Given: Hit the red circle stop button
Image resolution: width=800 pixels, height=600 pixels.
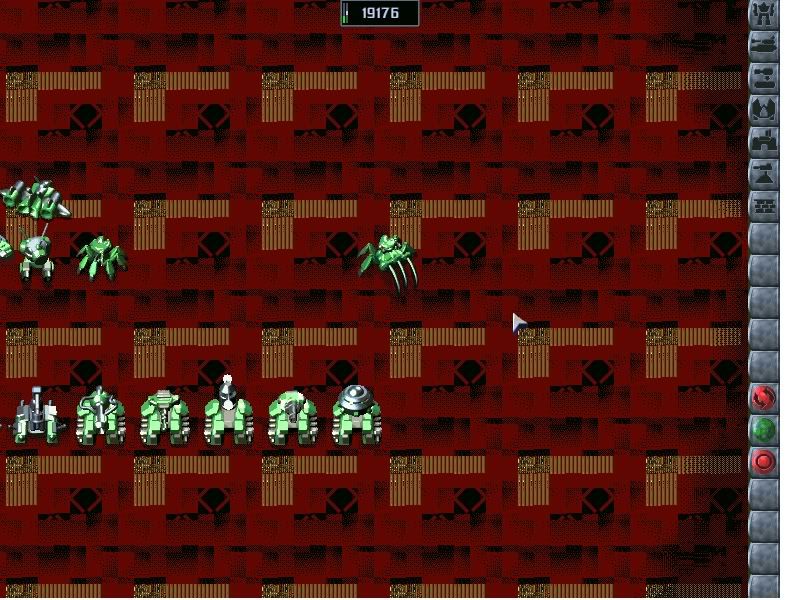Looking at the screenshot, I should pyautogui.click(x=764, y=462).
